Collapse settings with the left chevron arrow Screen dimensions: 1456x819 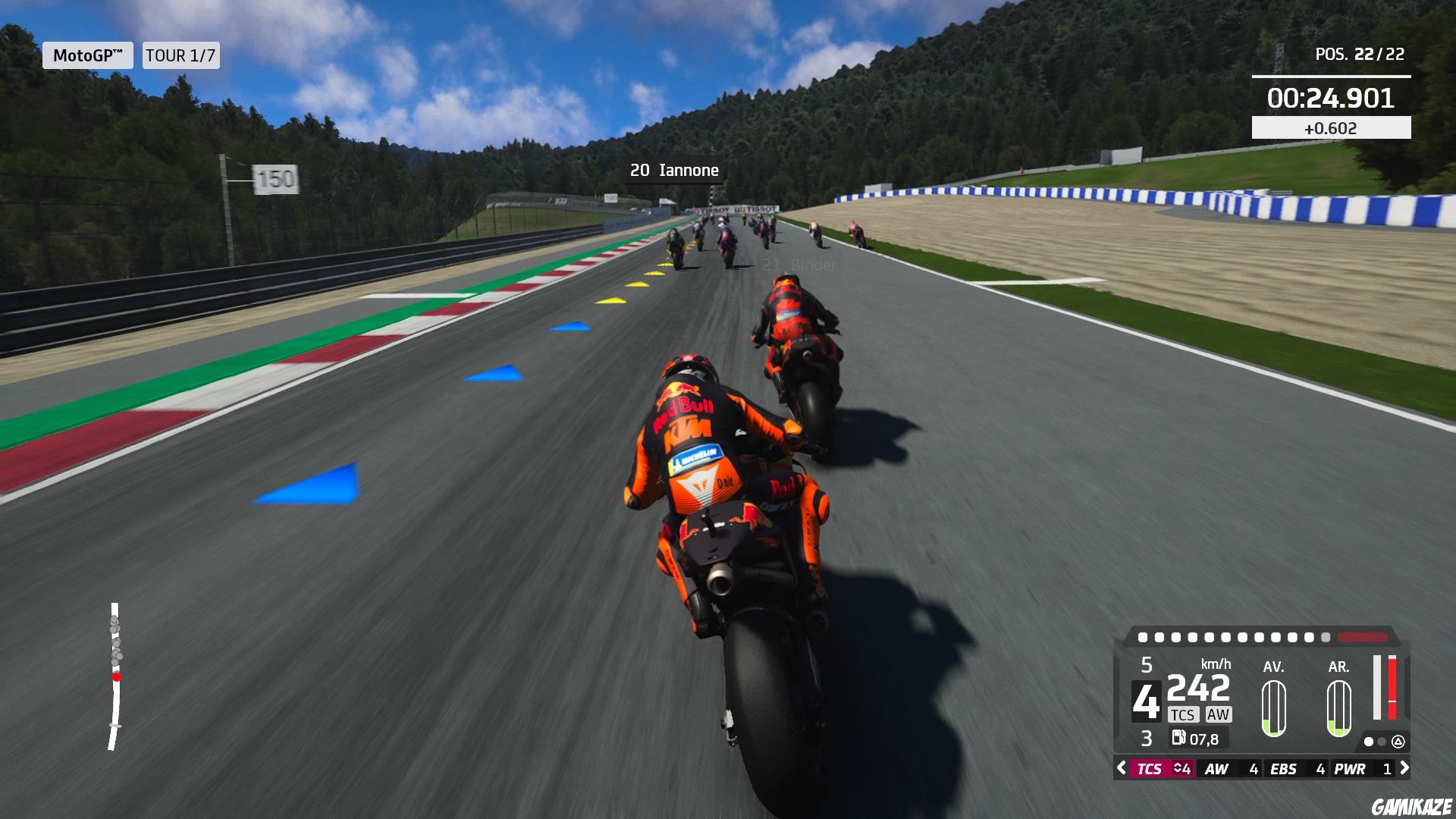click(1121, 769)
